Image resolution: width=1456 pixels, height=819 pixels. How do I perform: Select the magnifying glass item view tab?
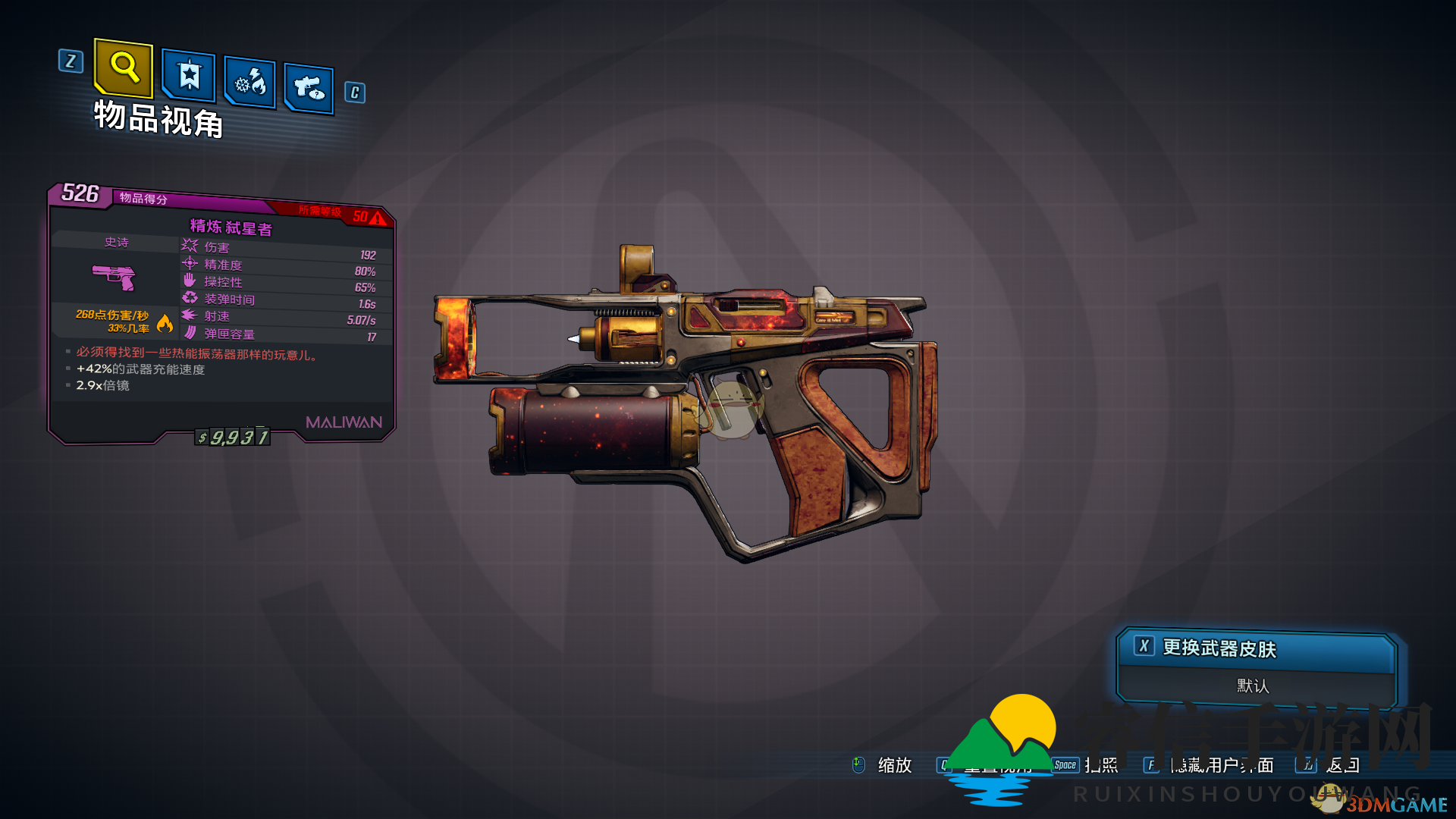point(124,67)
